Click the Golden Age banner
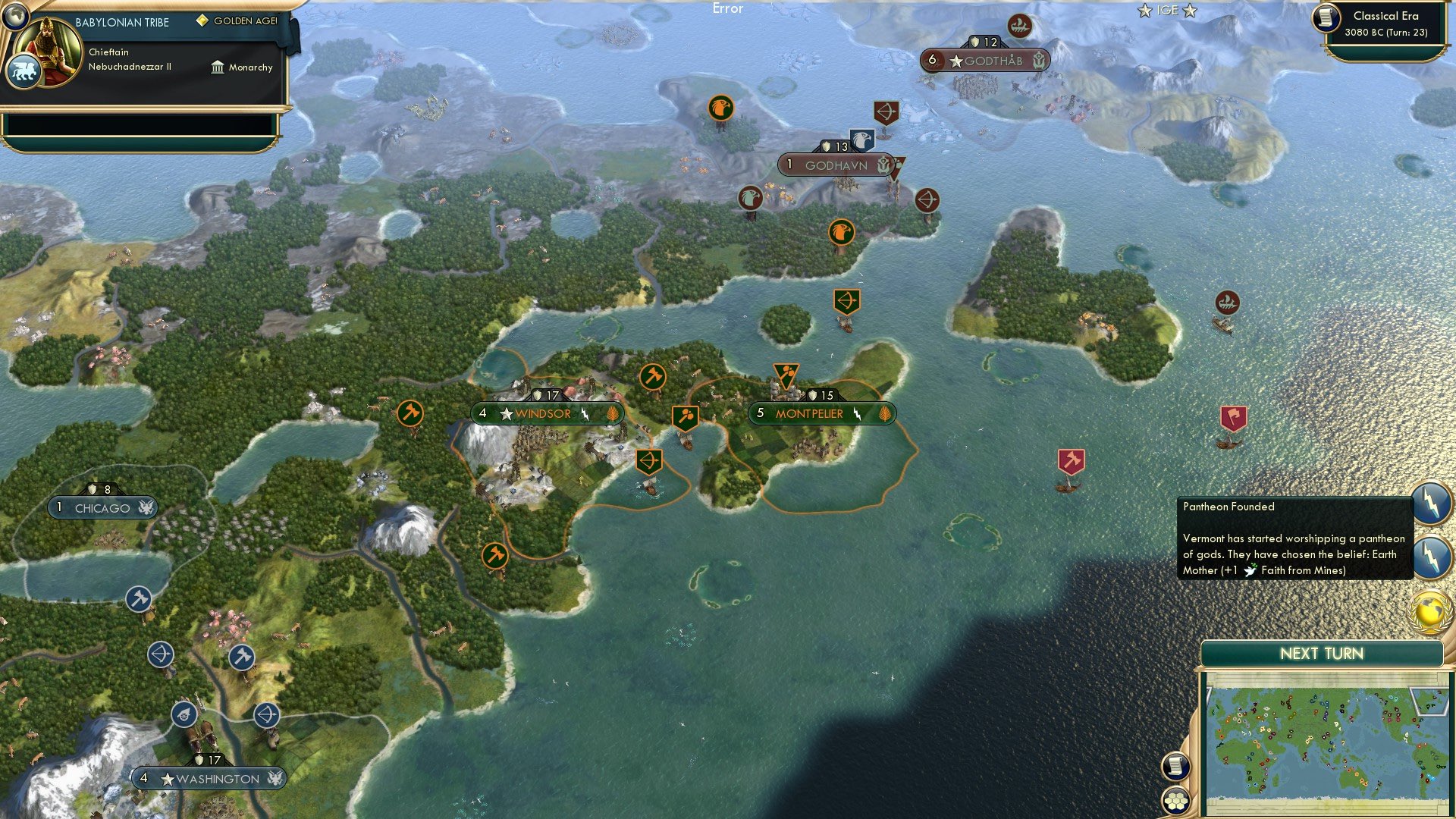The width and height of the screenshot is (1456, 819). [x=235, y=20]
